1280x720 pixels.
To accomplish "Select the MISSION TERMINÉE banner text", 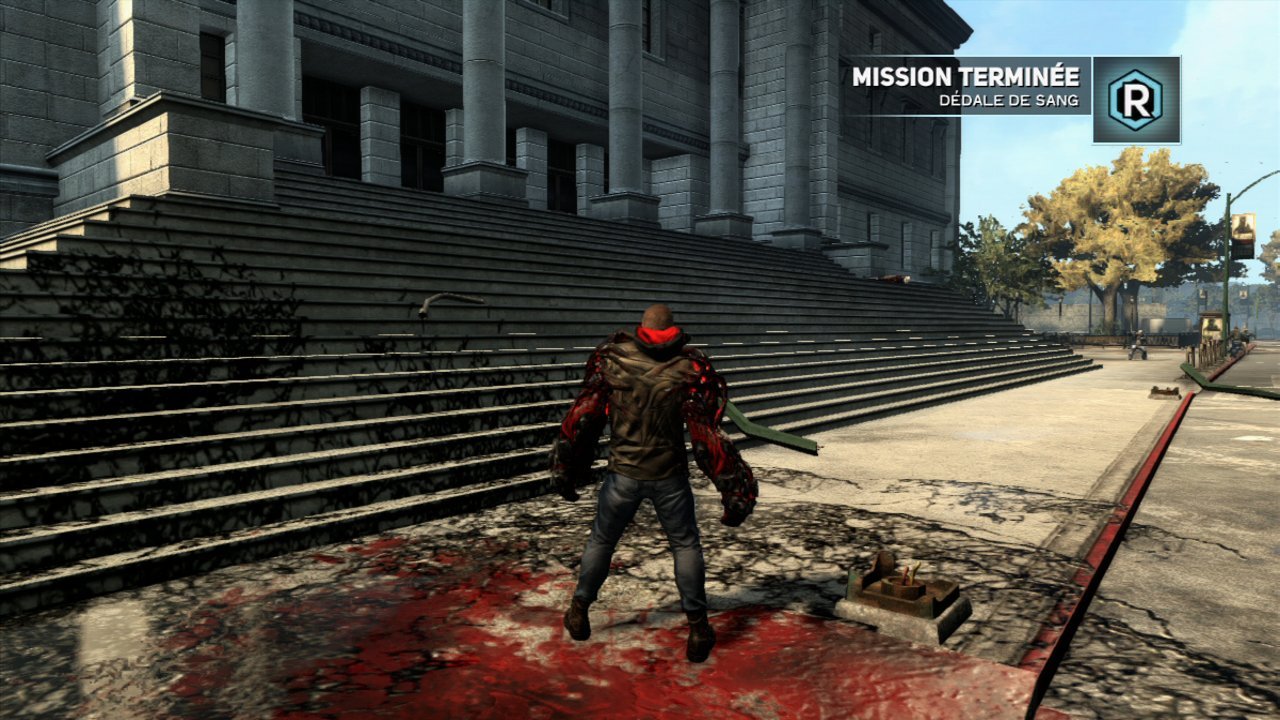I will 968,73.
